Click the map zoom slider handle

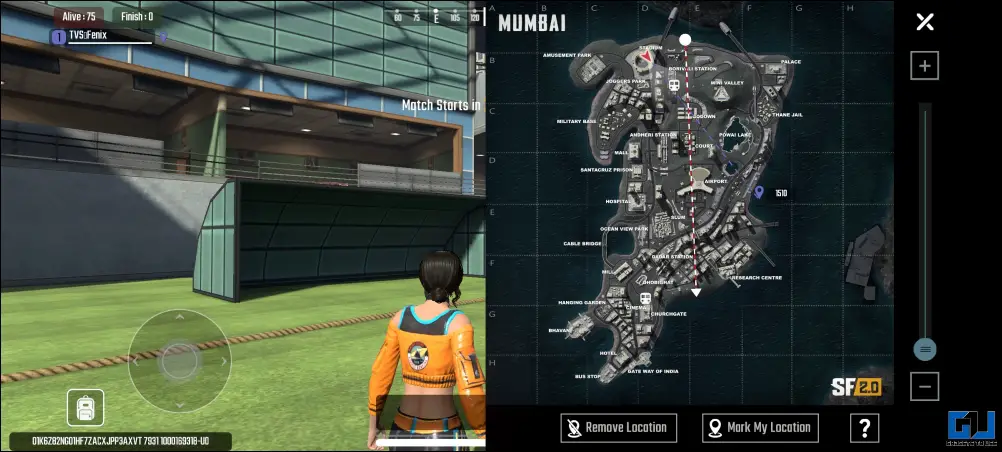925,349
